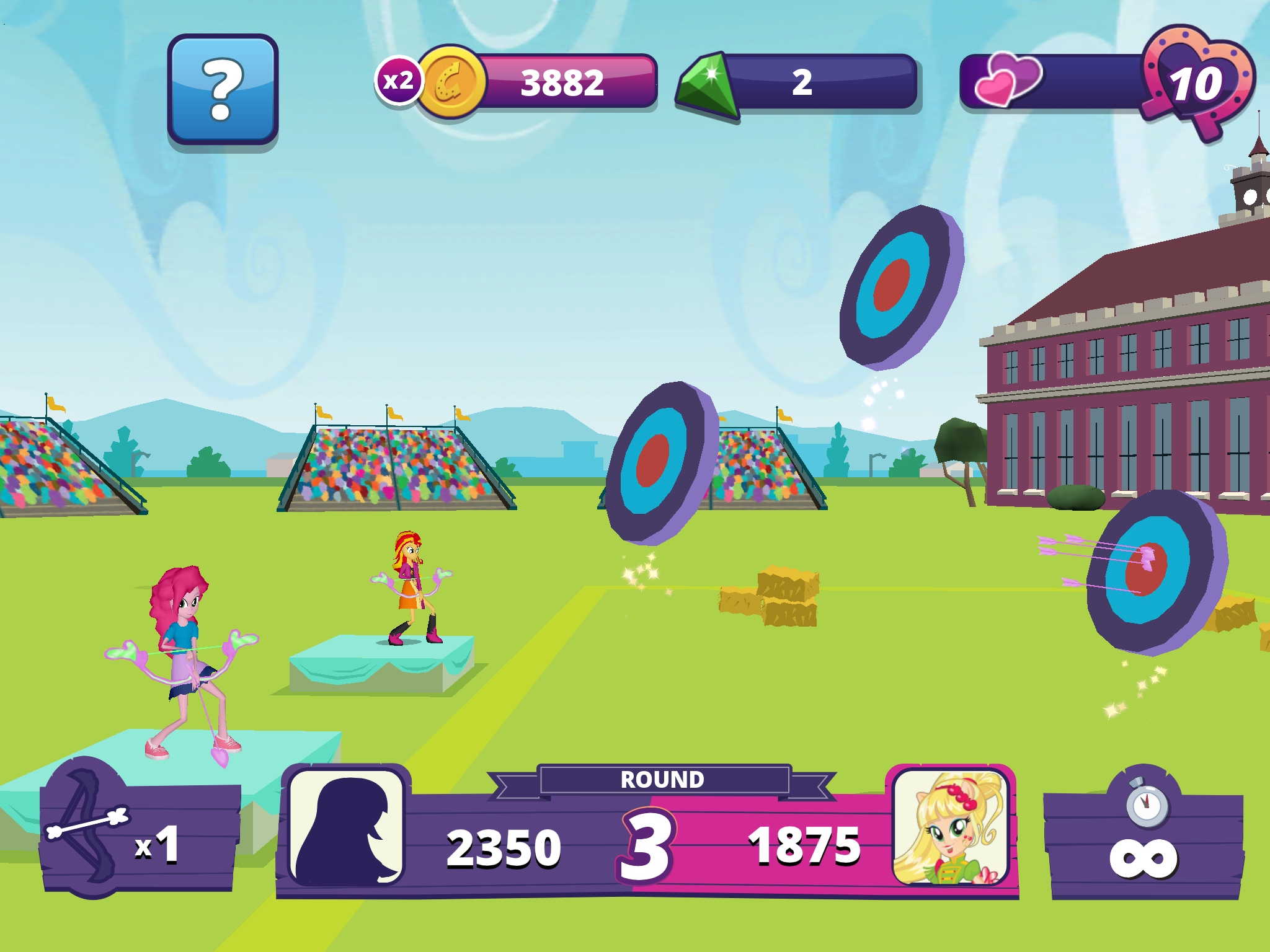This screenshot has height=952, width=1270.
Task: Click the gold coin currency icon
Action: (x=455, y=81)
